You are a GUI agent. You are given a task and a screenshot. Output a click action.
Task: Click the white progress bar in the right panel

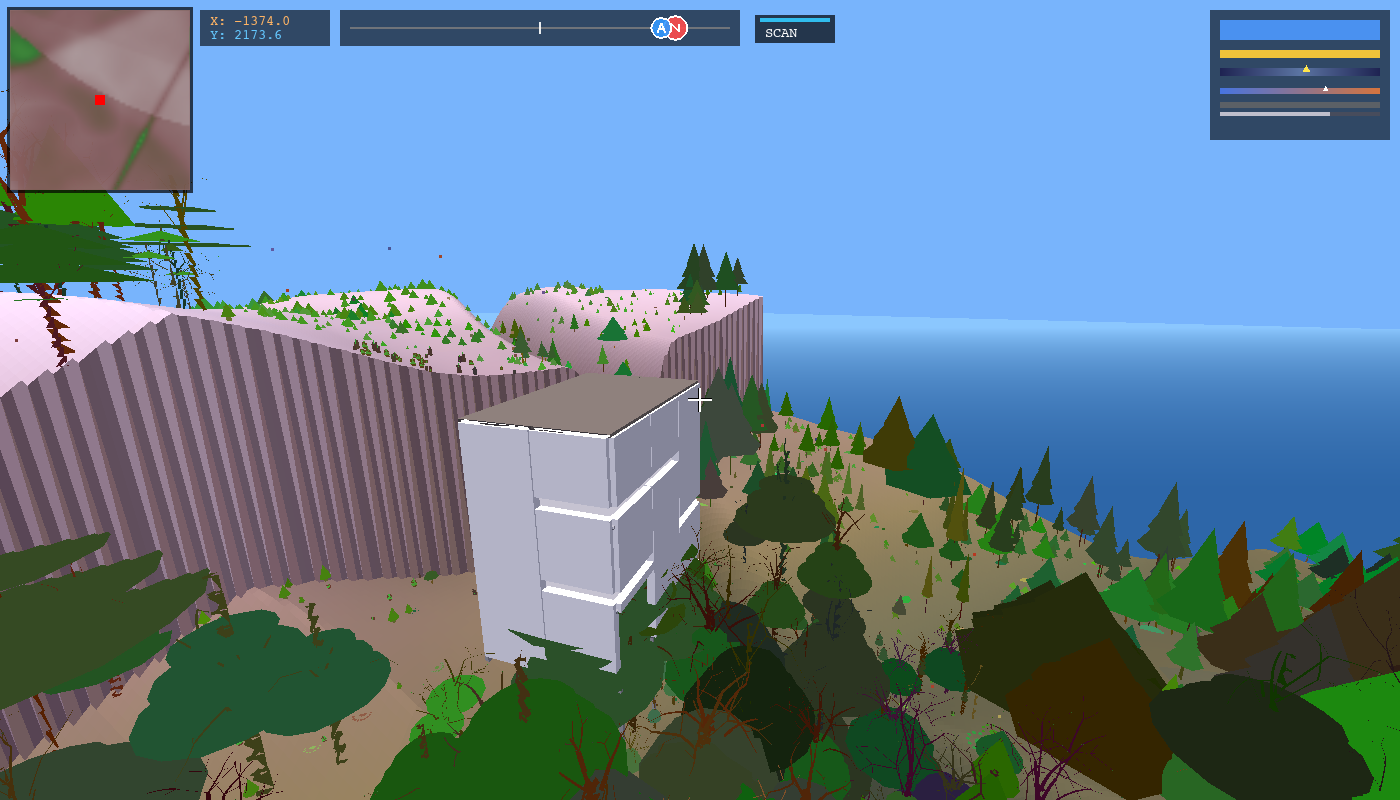[1275, 114]
